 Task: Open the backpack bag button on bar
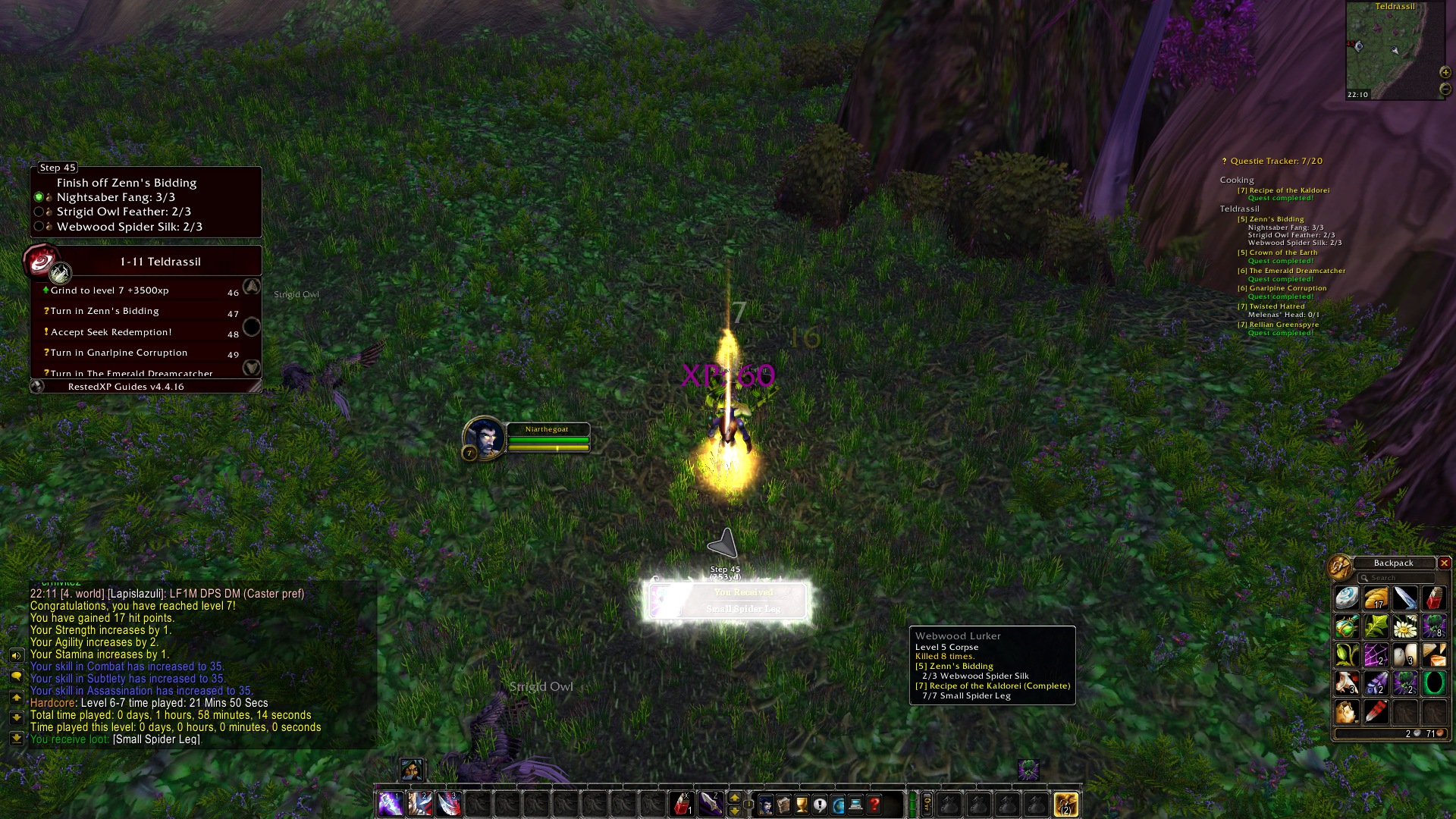[x=1065, y=803]
